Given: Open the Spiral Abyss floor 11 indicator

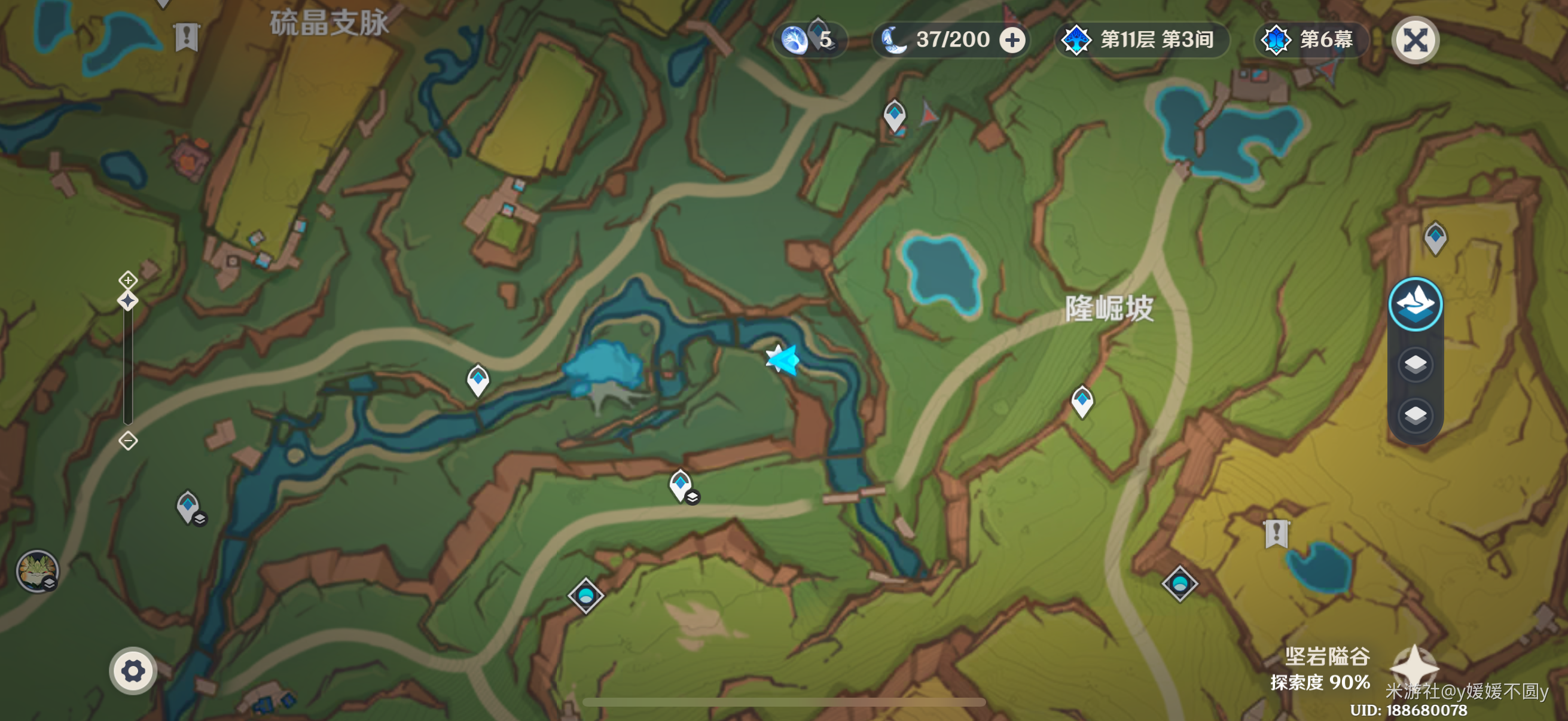Looking at the screenshot, I should [x=1141, y=41].
